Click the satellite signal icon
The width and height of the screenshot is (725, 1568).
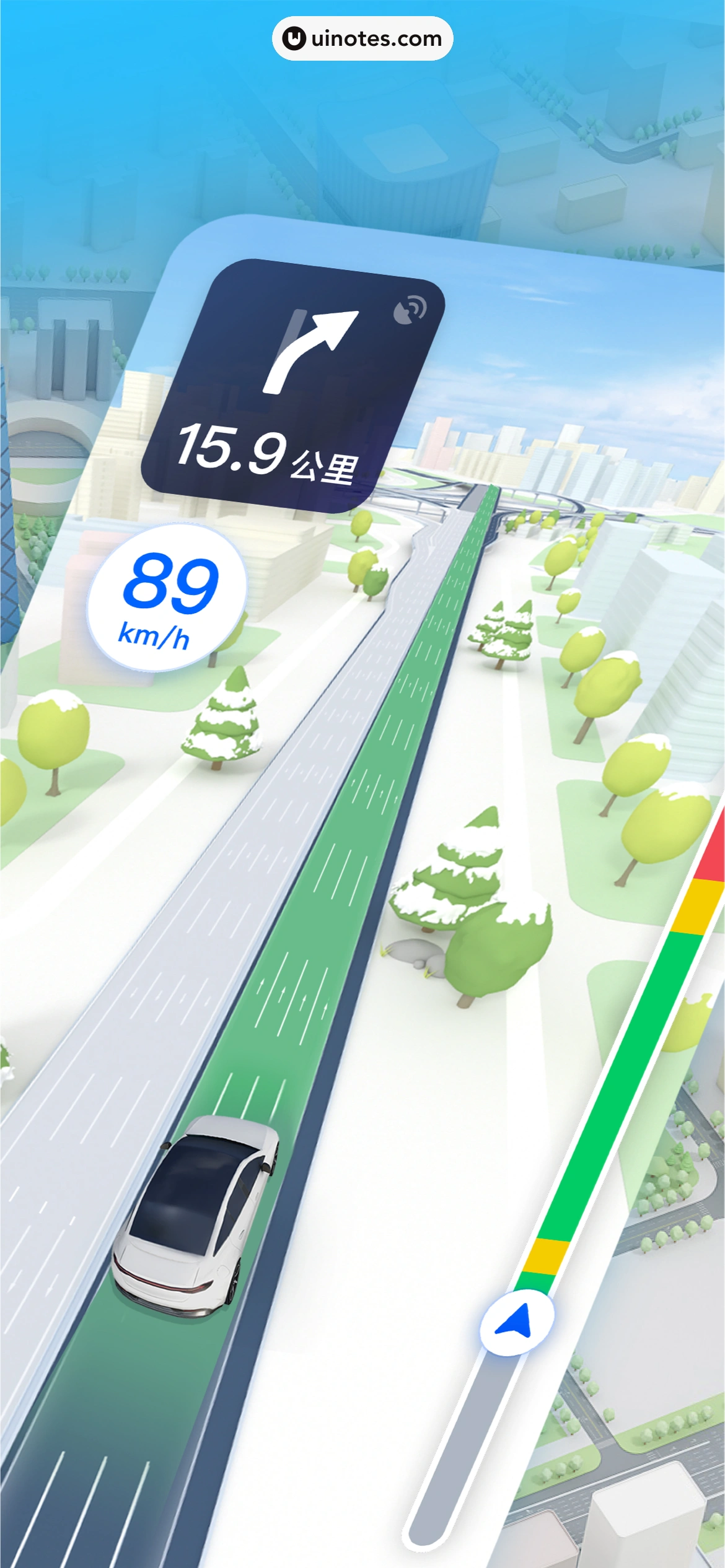tap(410, 310)
